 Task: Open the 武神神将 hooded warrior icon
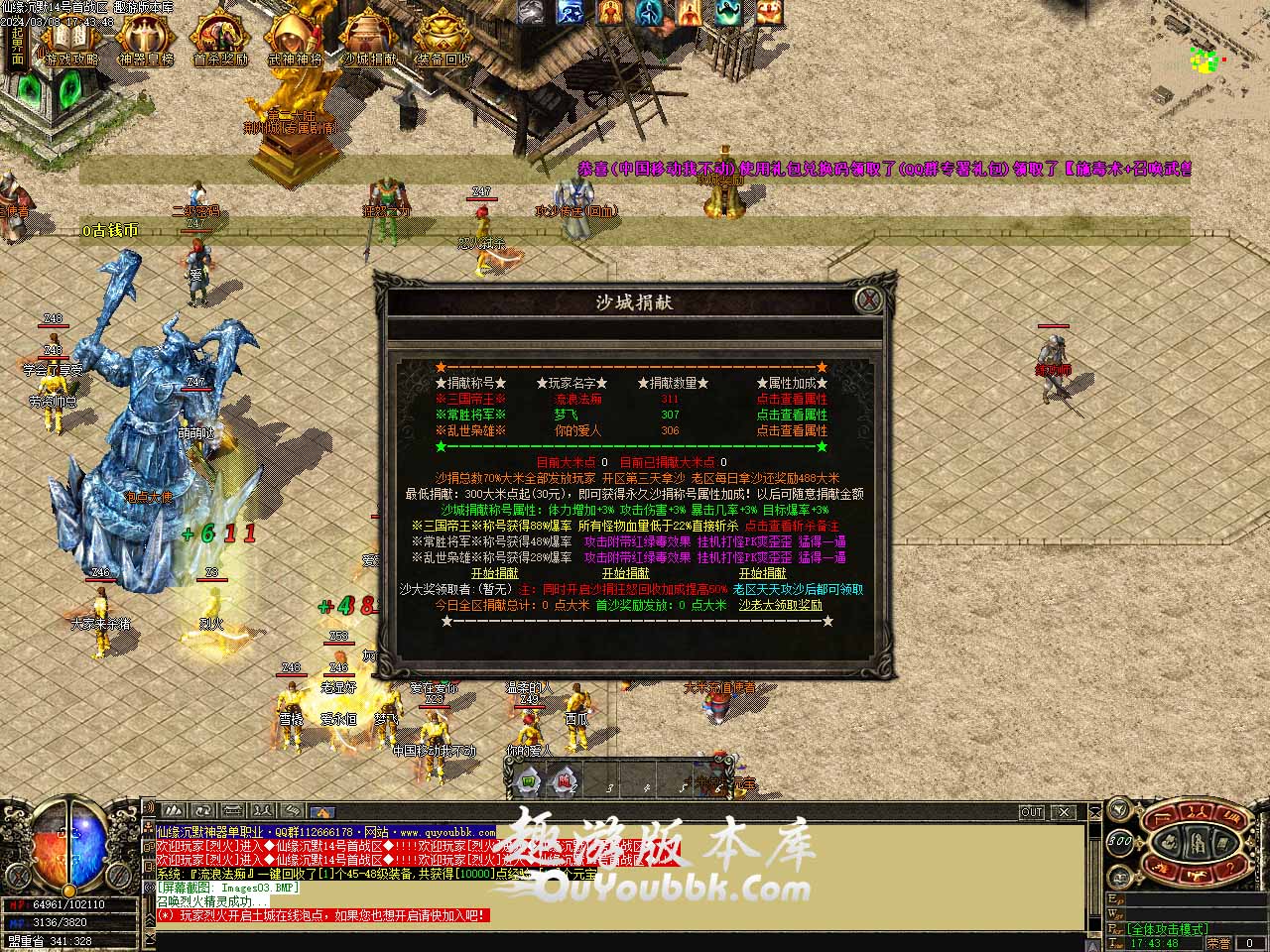295,41
